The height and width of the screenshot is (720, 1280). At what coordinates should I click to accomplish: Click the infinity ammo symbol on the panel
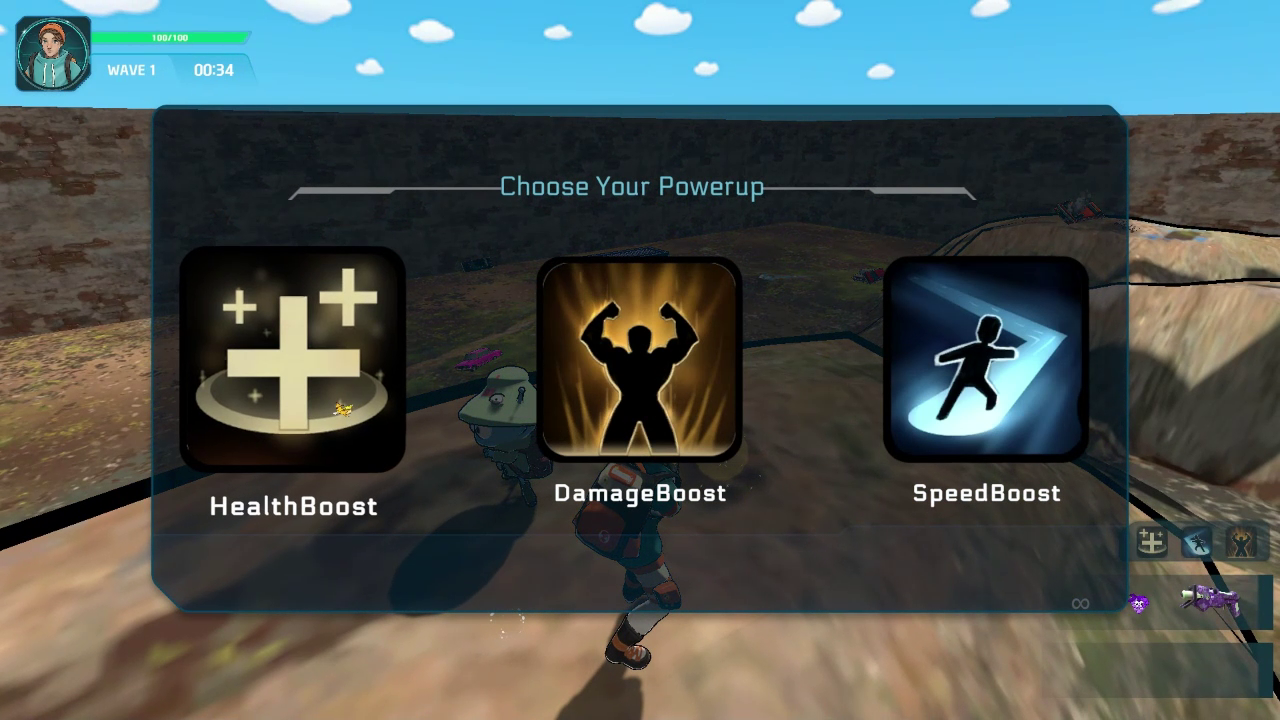point(1080,602)
